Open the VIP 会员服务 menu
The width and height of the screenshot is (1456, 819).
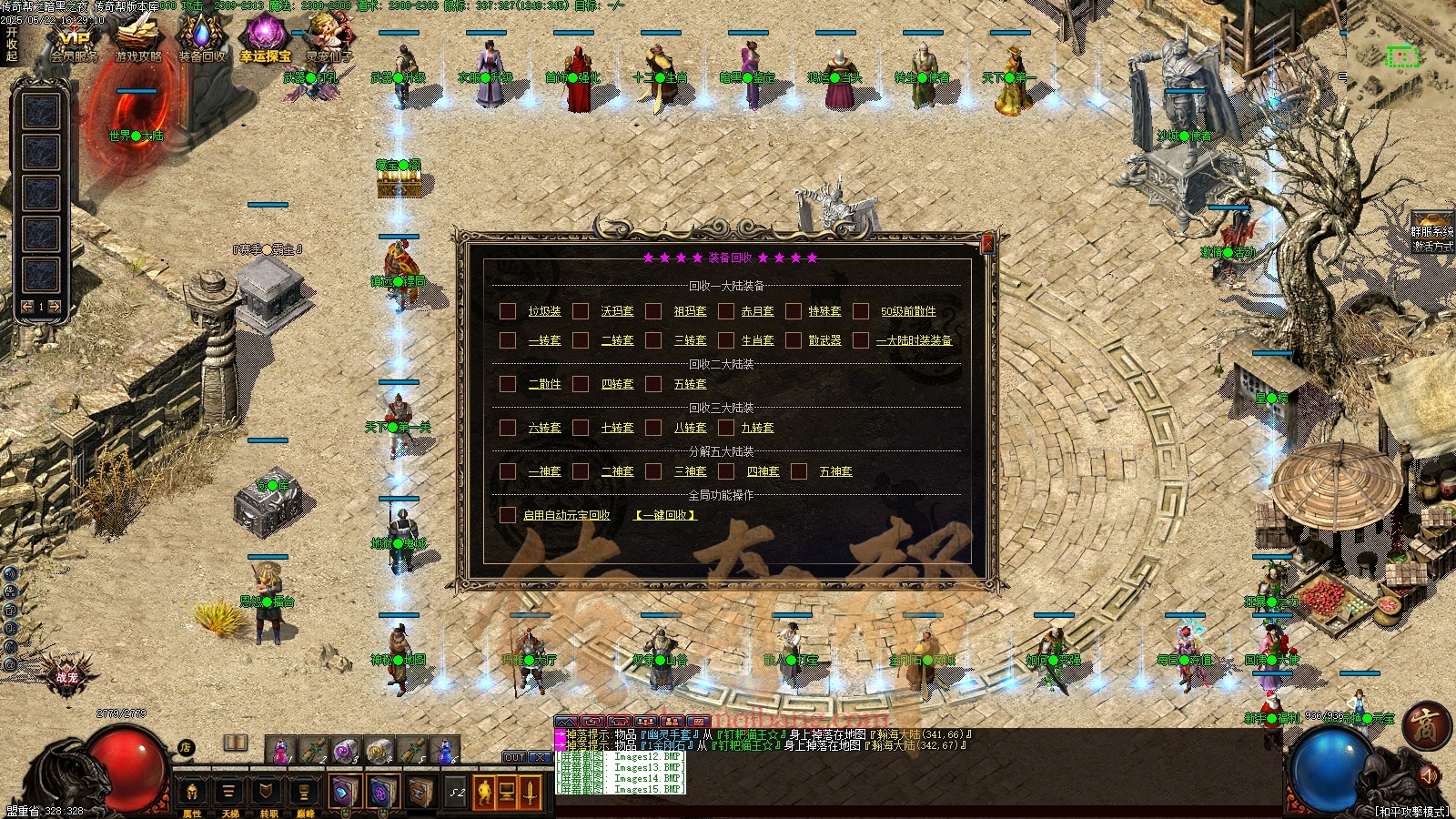(74, 42)
